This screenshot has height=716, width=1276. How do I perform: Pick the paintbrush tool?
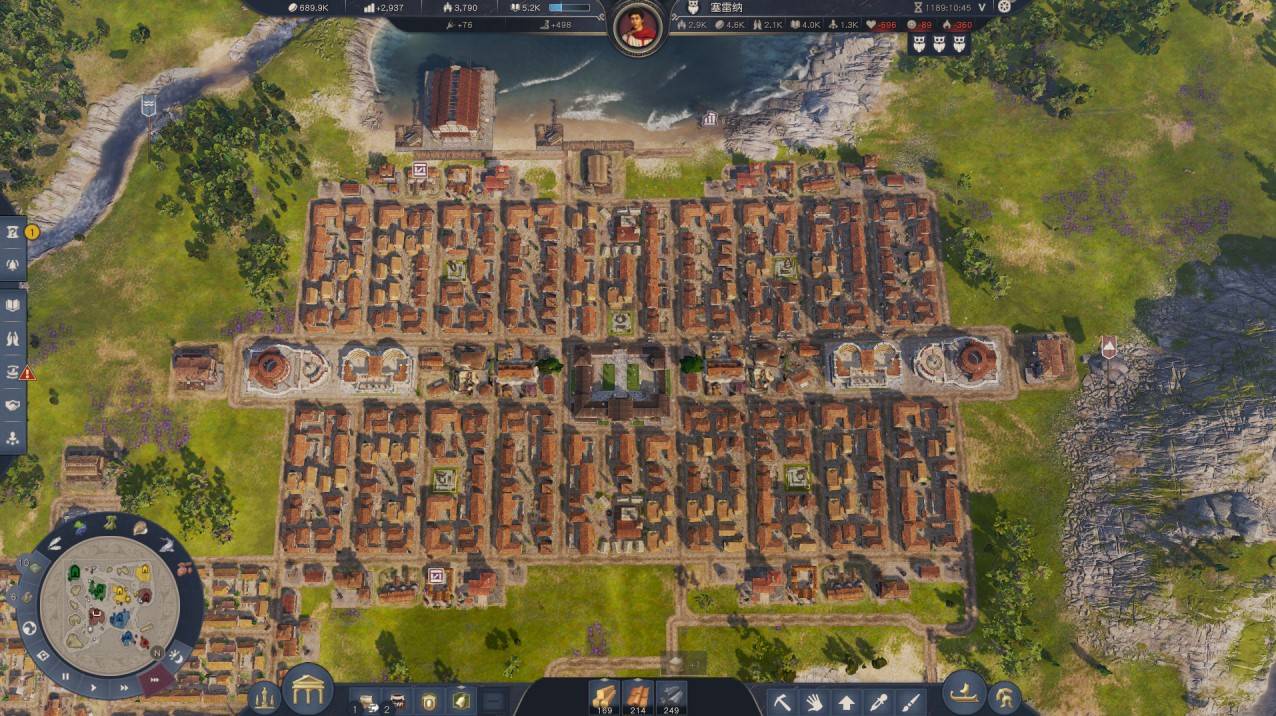(910, 701)
